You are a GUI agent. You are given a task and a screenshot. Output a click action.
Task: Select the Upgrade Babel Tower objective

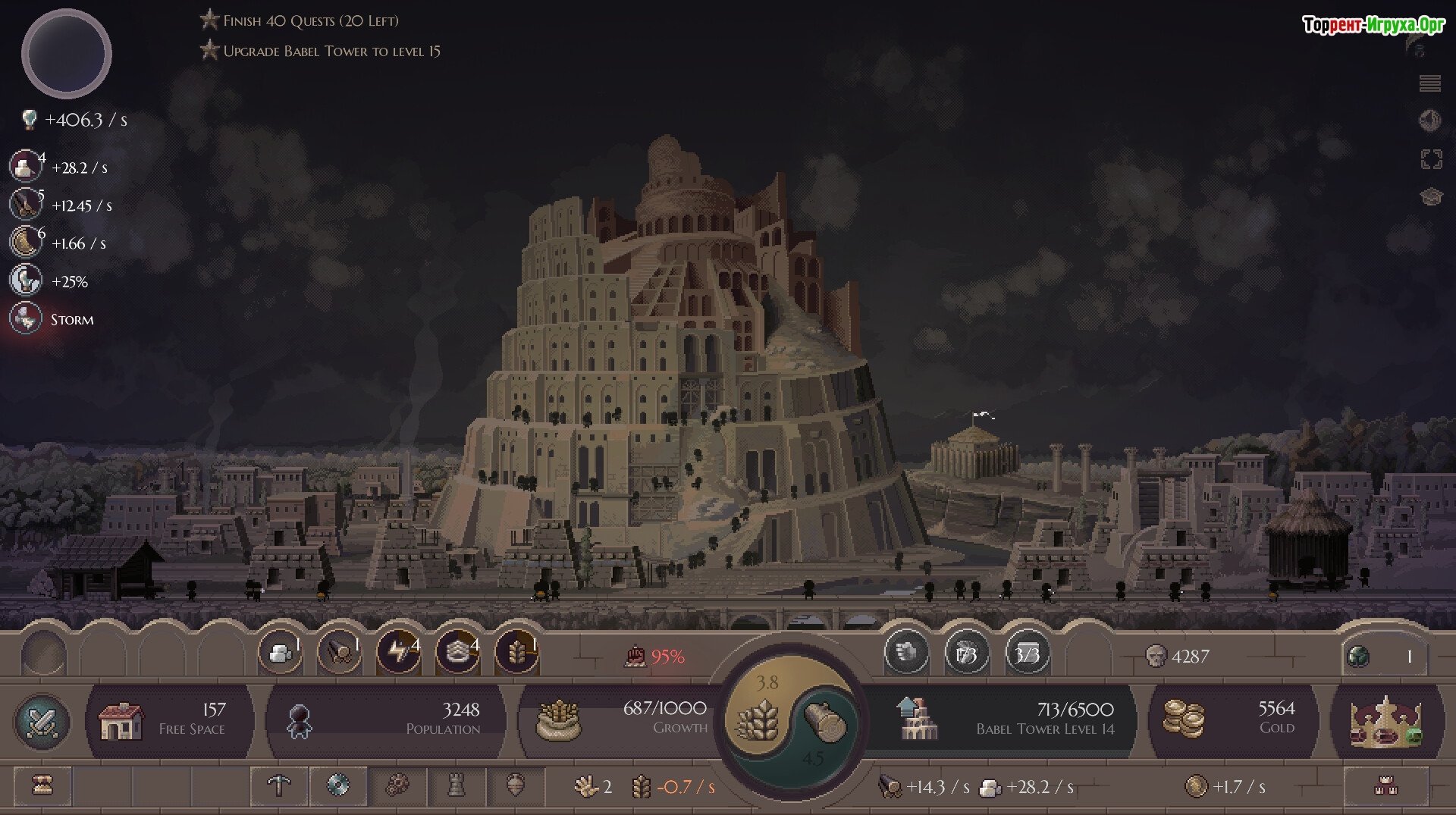331,52
